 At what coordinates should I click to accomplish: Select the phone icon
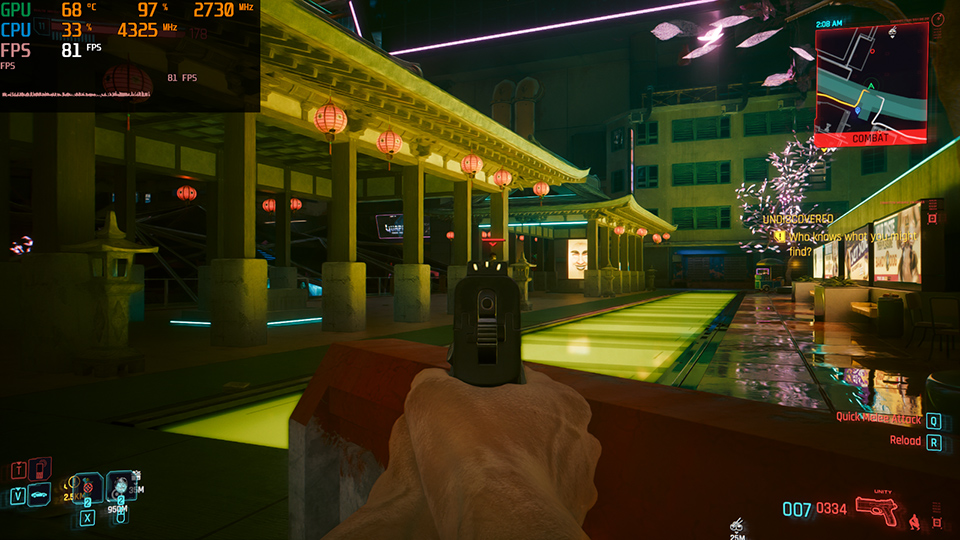[x=40, y=468]
